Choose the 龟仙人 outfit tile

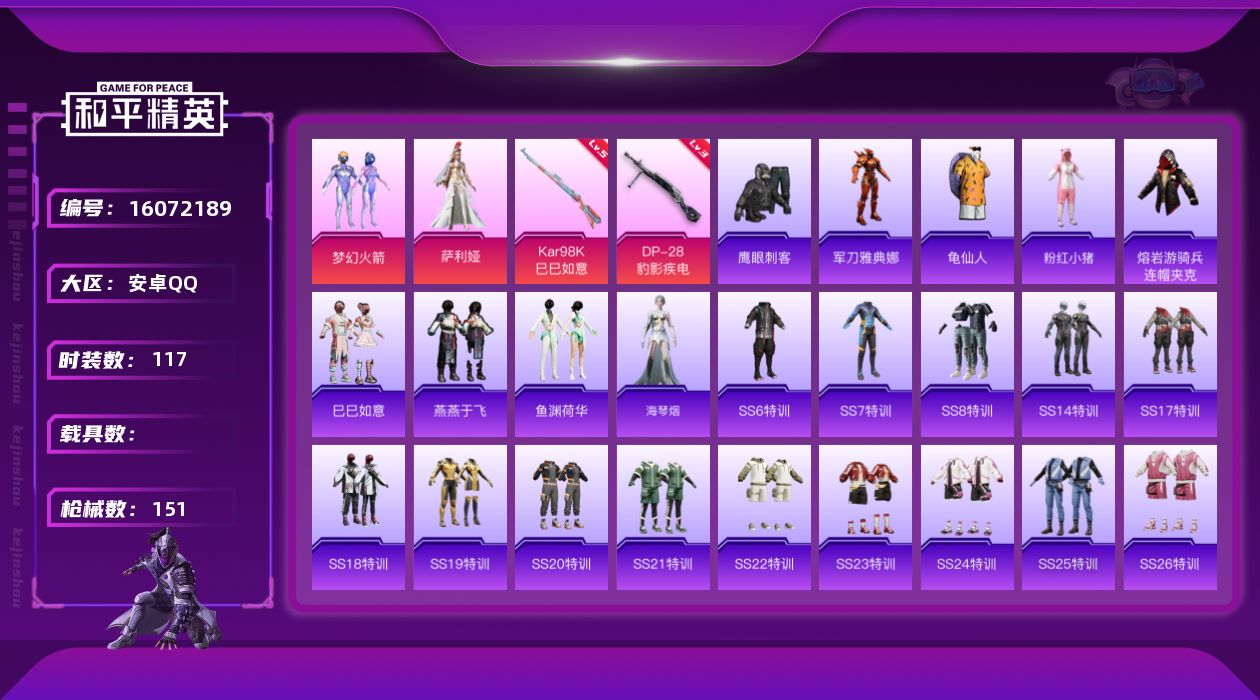point(967,211)
